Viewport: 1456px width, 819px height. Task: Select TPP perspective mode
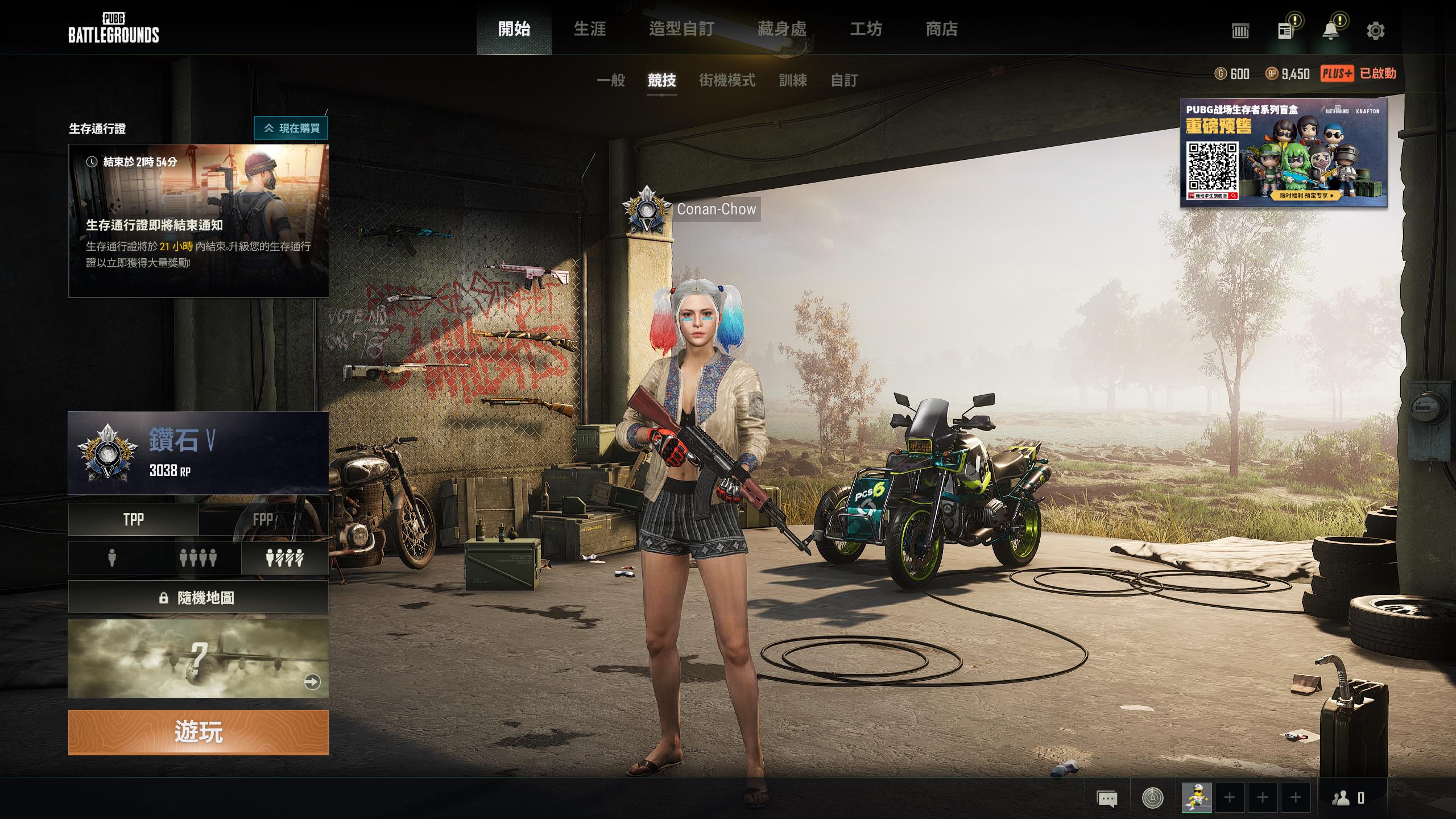134,519
